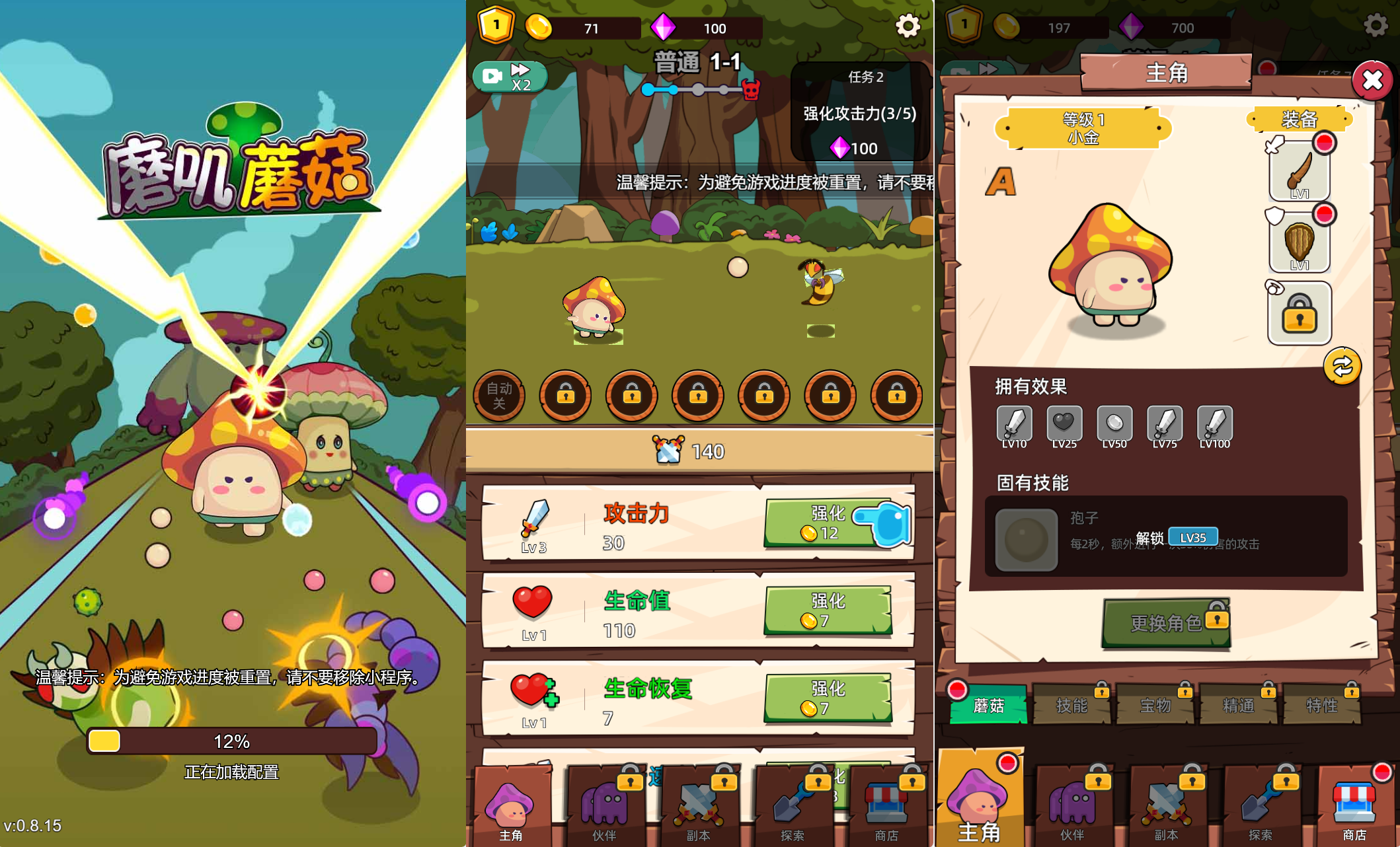The image size is (1400, 847).
Task: Activate the X2 speed video button
Action: (x=509, y=77)
